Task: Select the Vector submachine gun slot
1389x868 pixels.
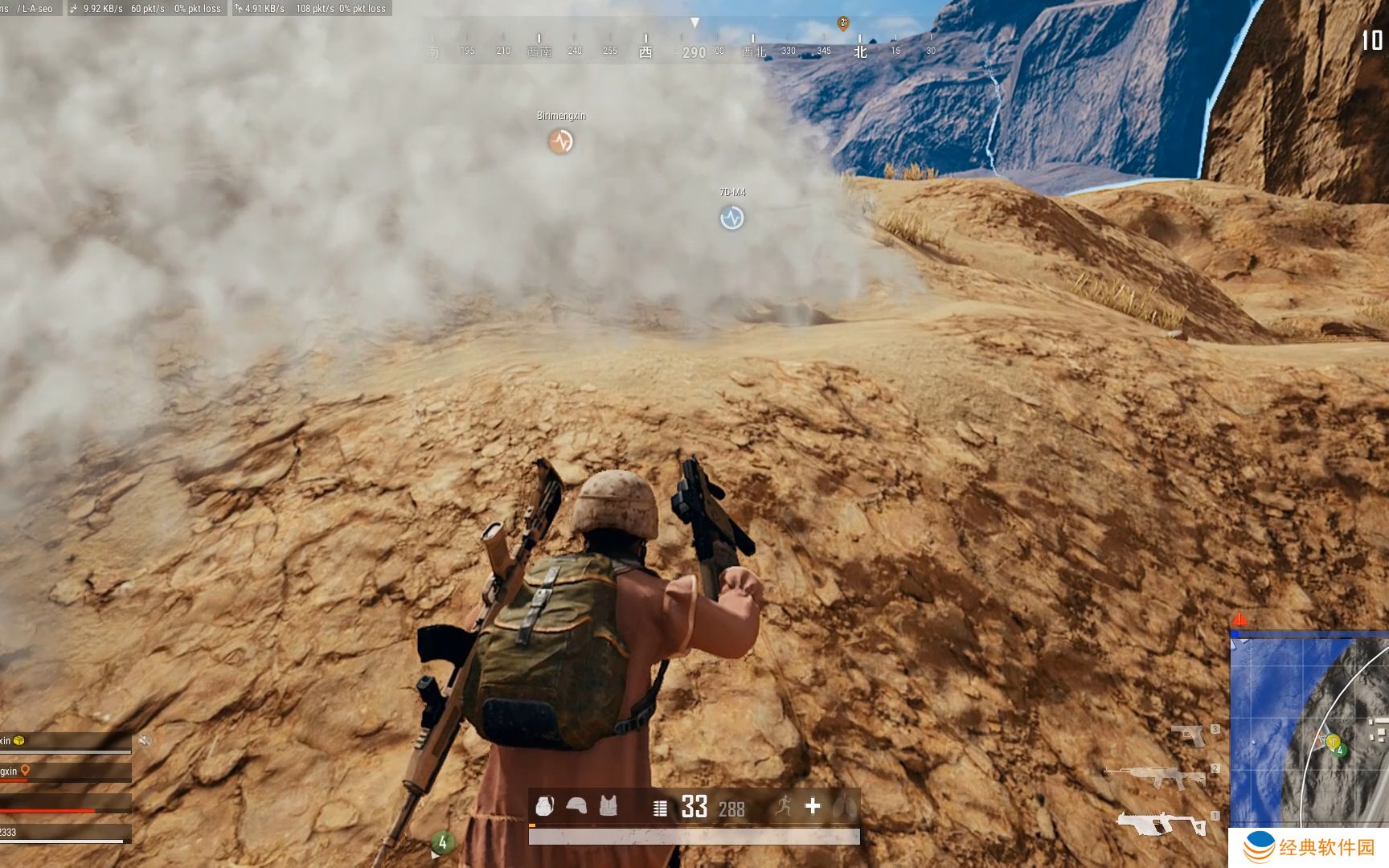Action: click(1161, 824)
